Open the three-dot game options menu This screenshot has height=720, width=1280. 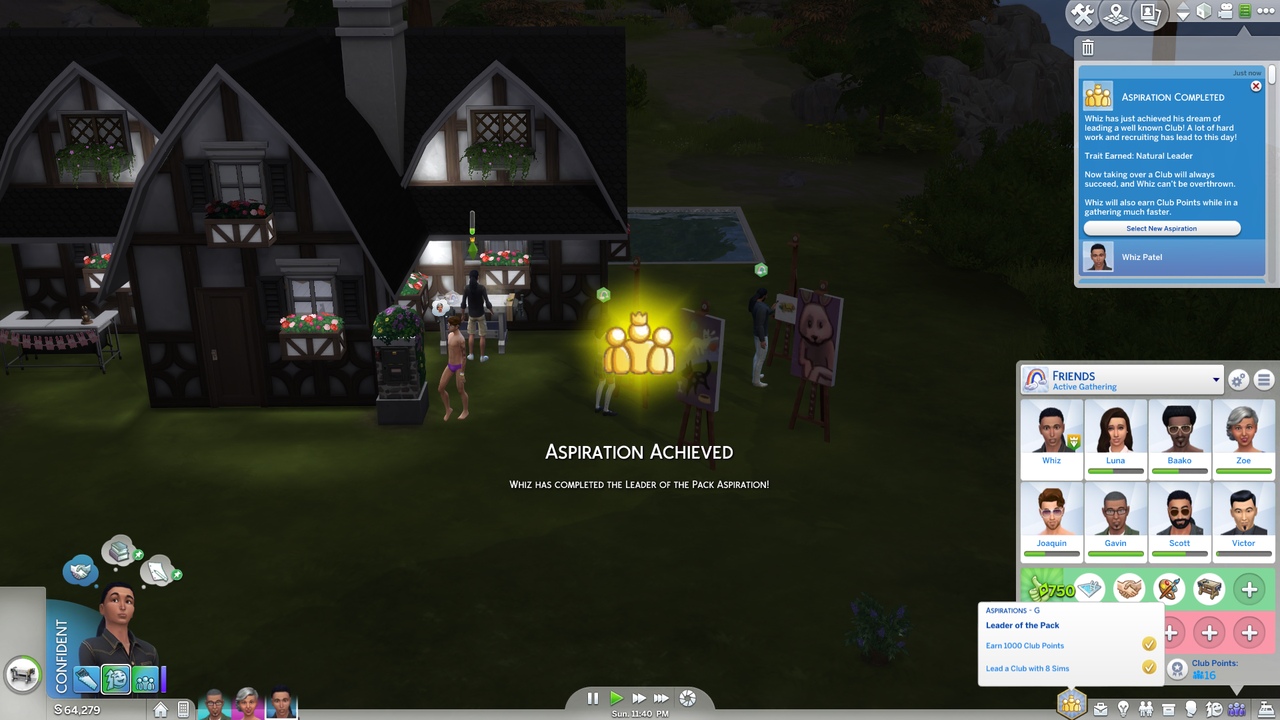(1266, 12)
